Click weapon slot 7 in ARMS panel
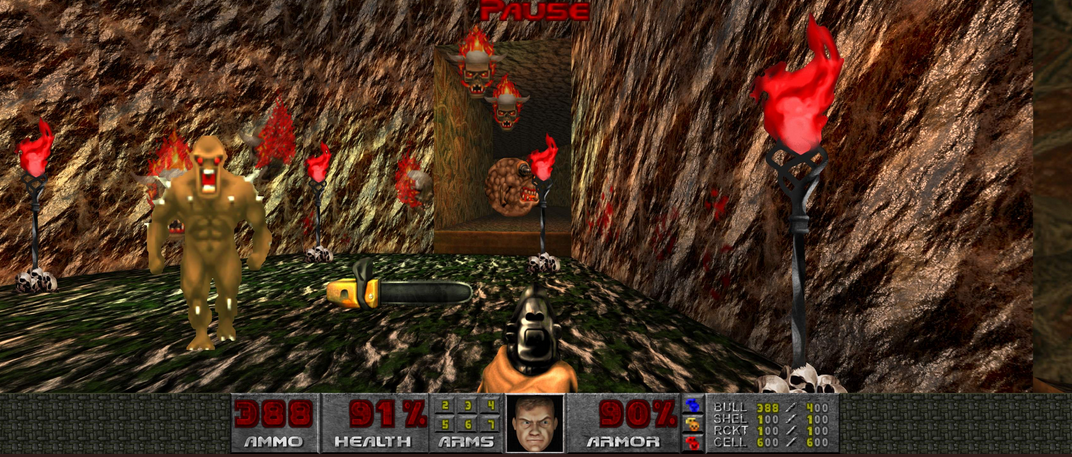This screenshot has height=457, width=1072. click(490, 424)
